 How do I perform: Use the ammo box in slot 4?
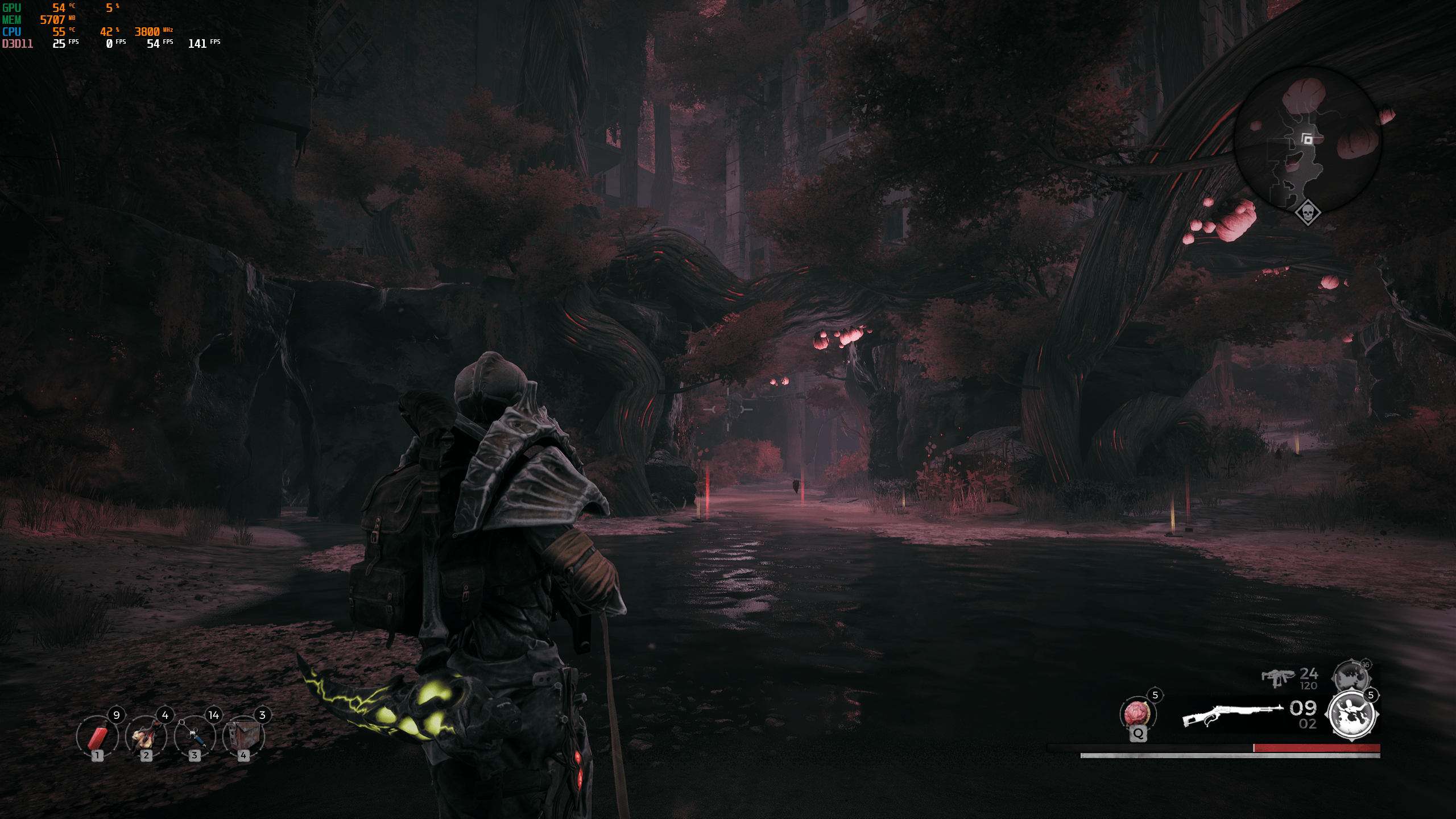pyautogui.click(x=244, y=736)
